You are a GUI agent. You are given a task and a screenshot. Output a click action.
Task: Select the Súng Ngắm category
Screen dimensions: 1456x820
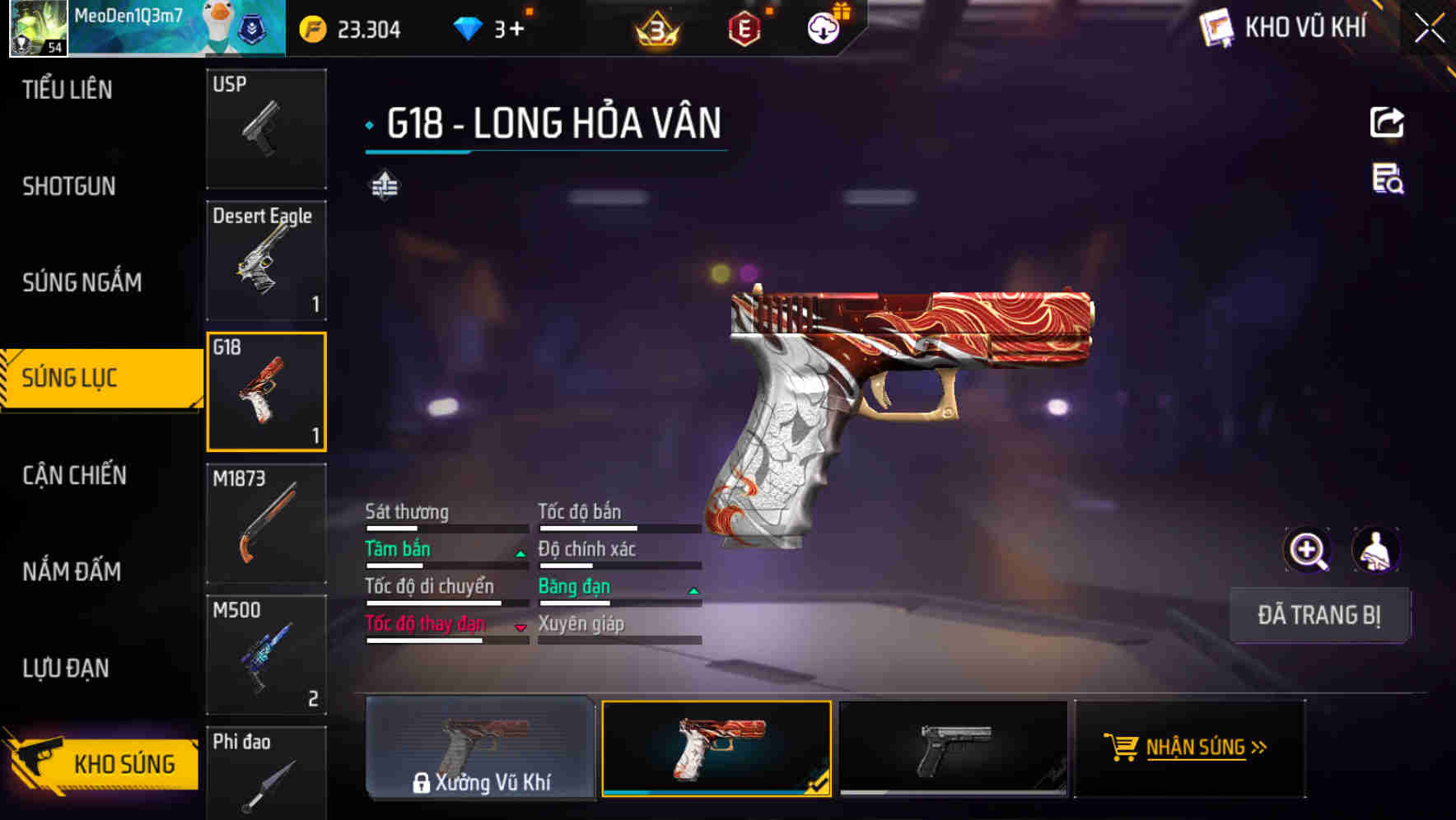click(x=82, y=282)
